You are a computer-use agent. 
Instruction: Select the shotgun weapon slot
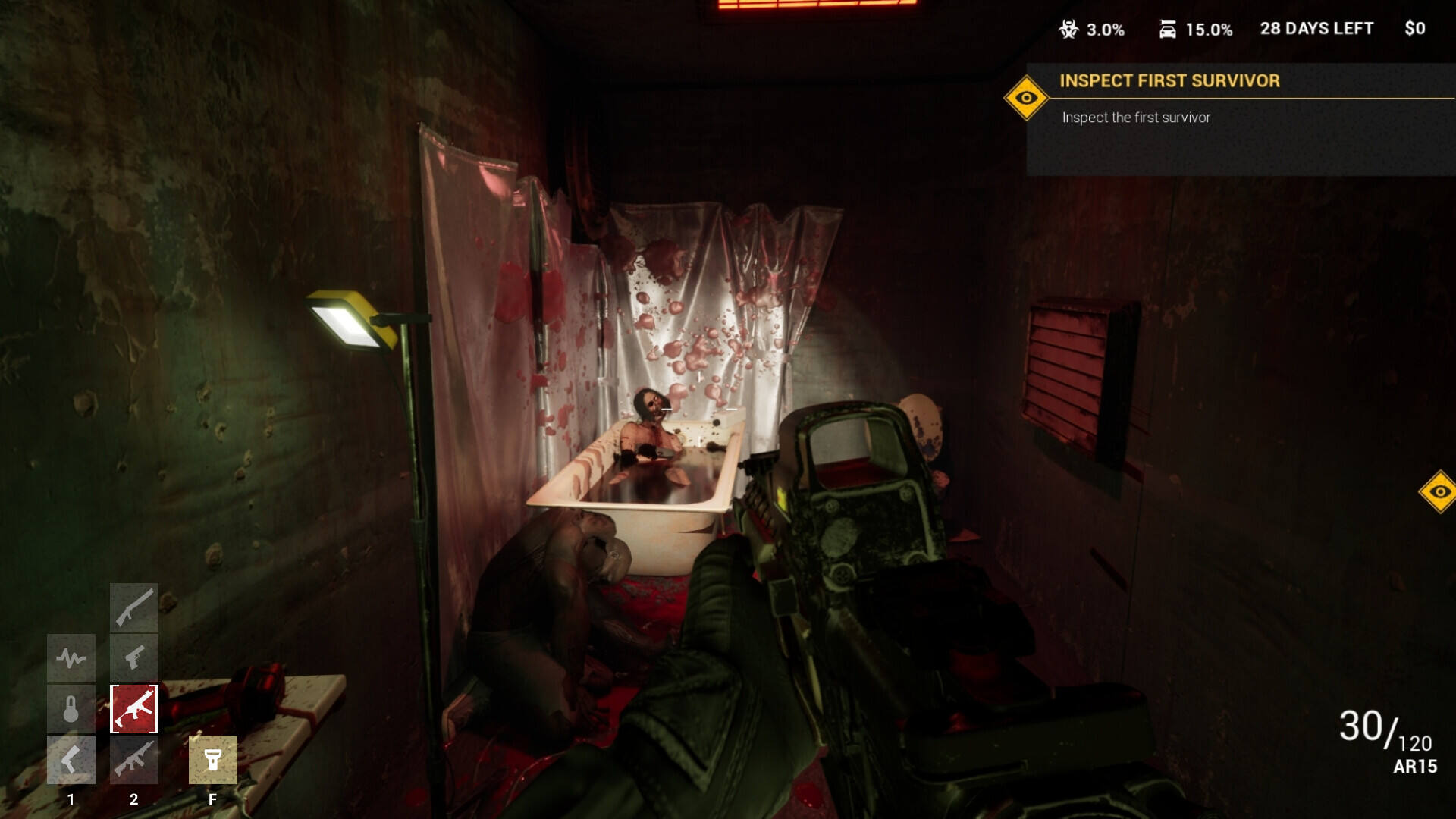point(134,607)
